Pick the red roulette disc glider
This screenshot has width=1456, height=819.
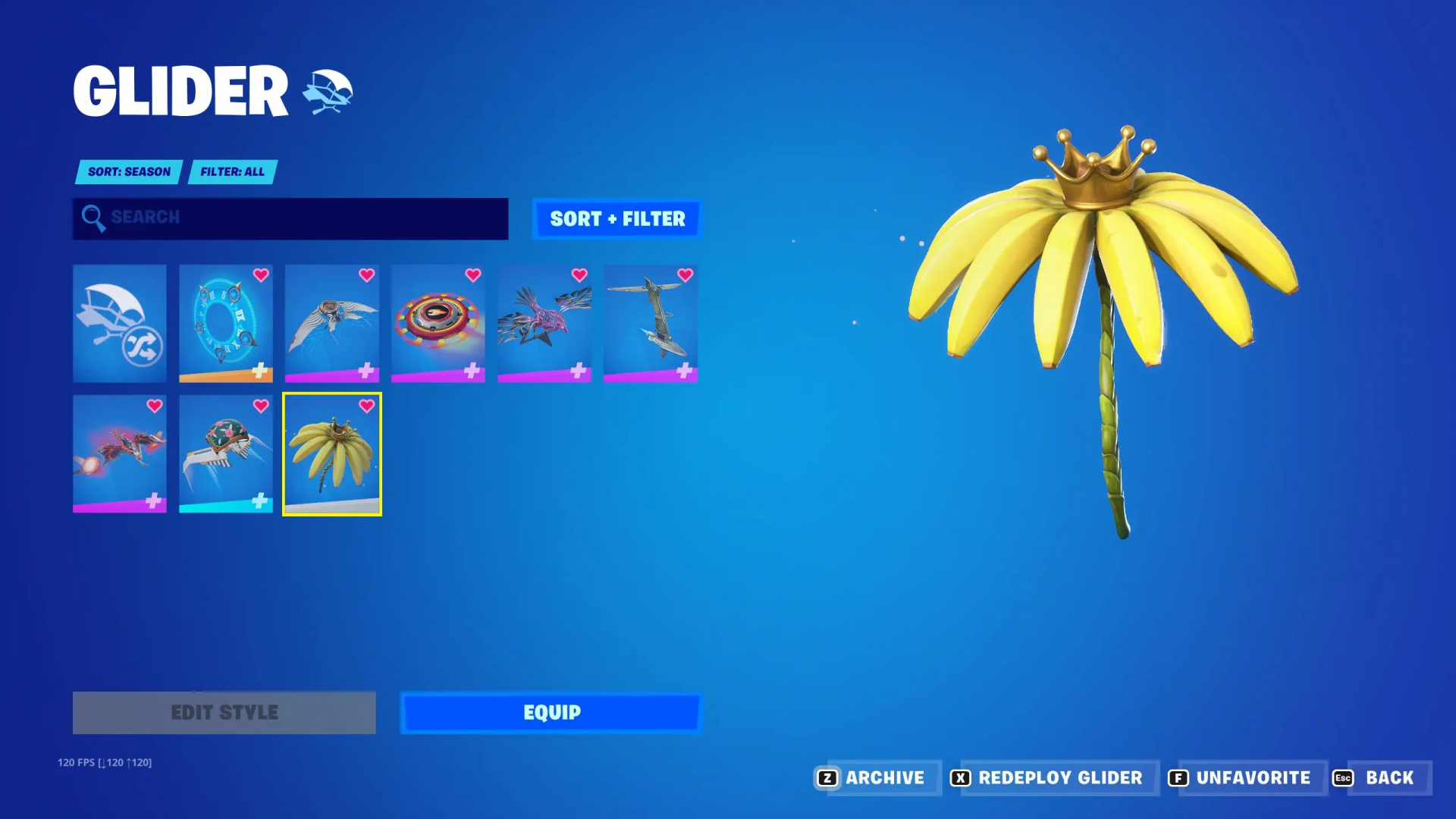[438, 323]
